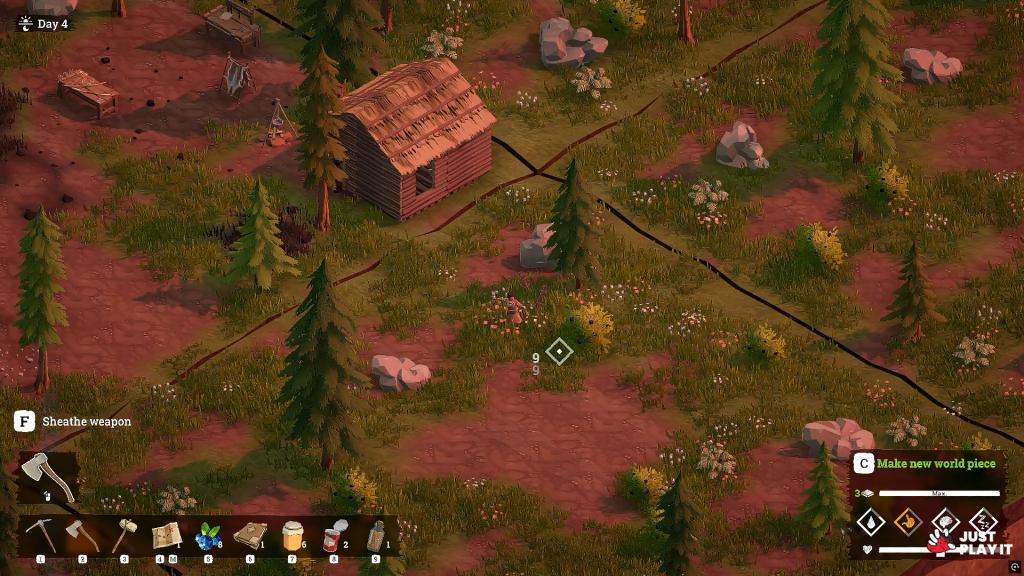The image size is (1024, 576).
Task: Use the honey jar hotbar item
Action: coord(292,536)
